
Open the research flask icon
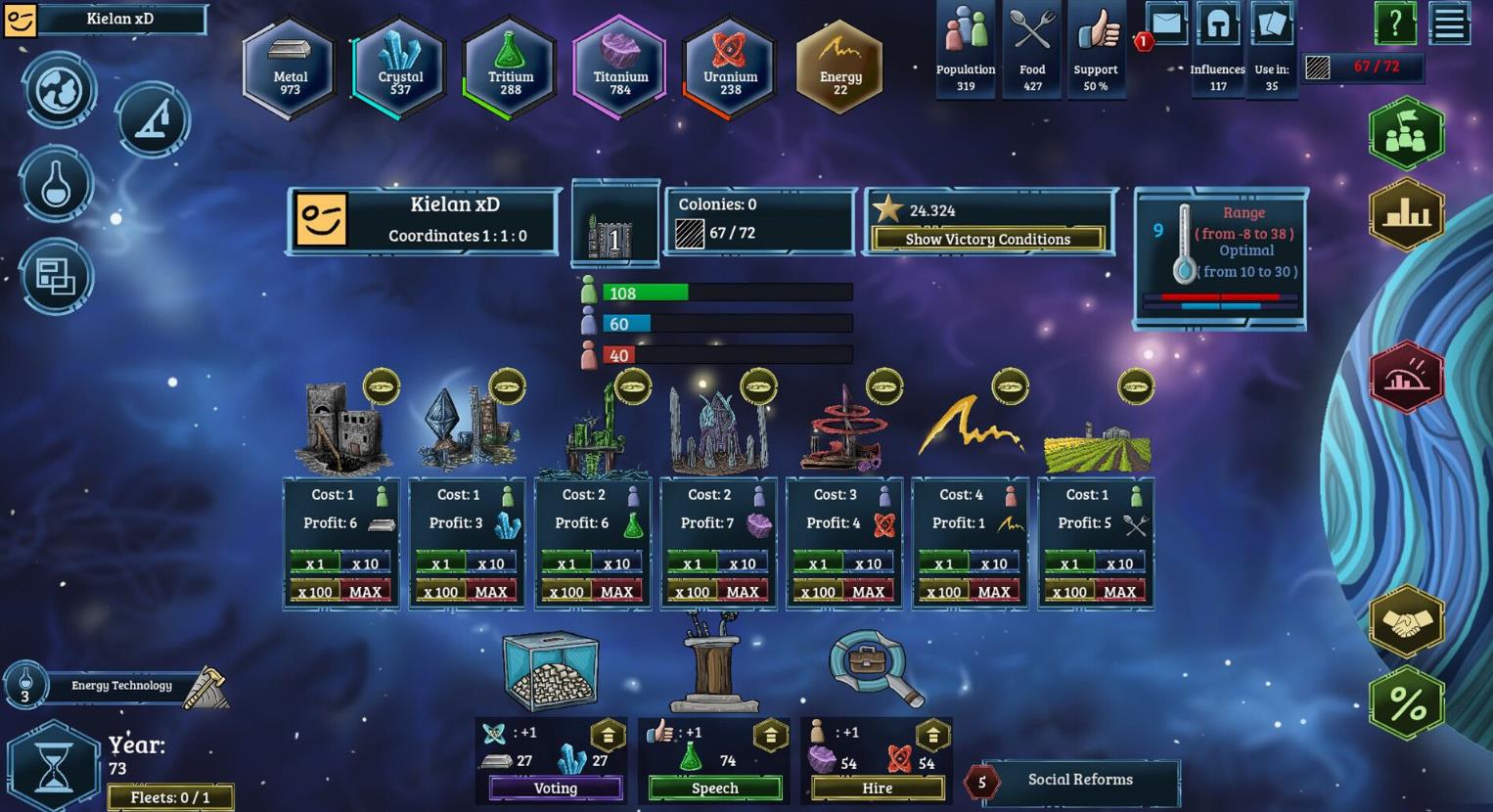[x=56, y=185]
